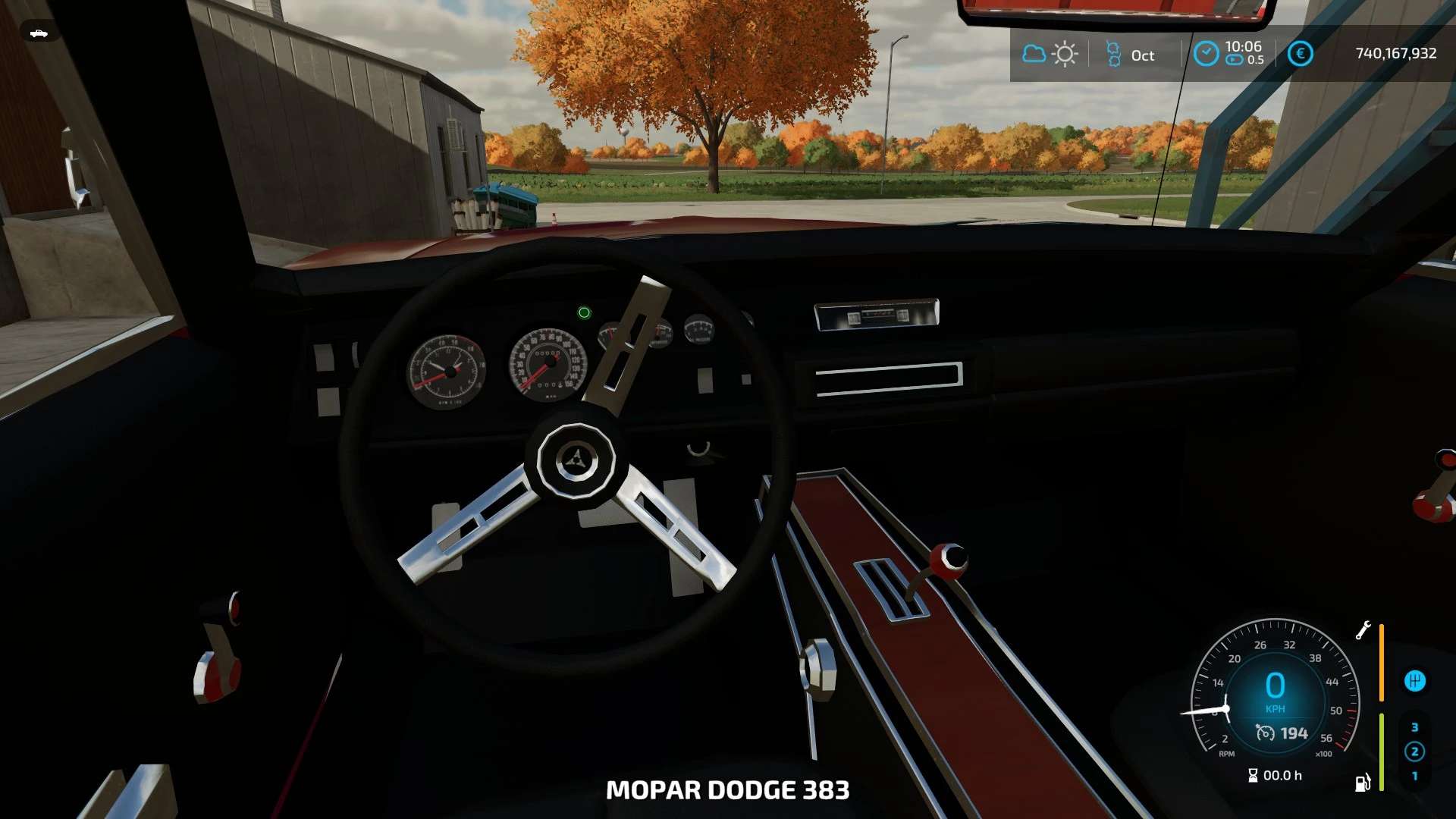The image size is (1456, 819).
Task: Toggle the manual gearbox shifter icon
Action: [x=1414, y=681]
